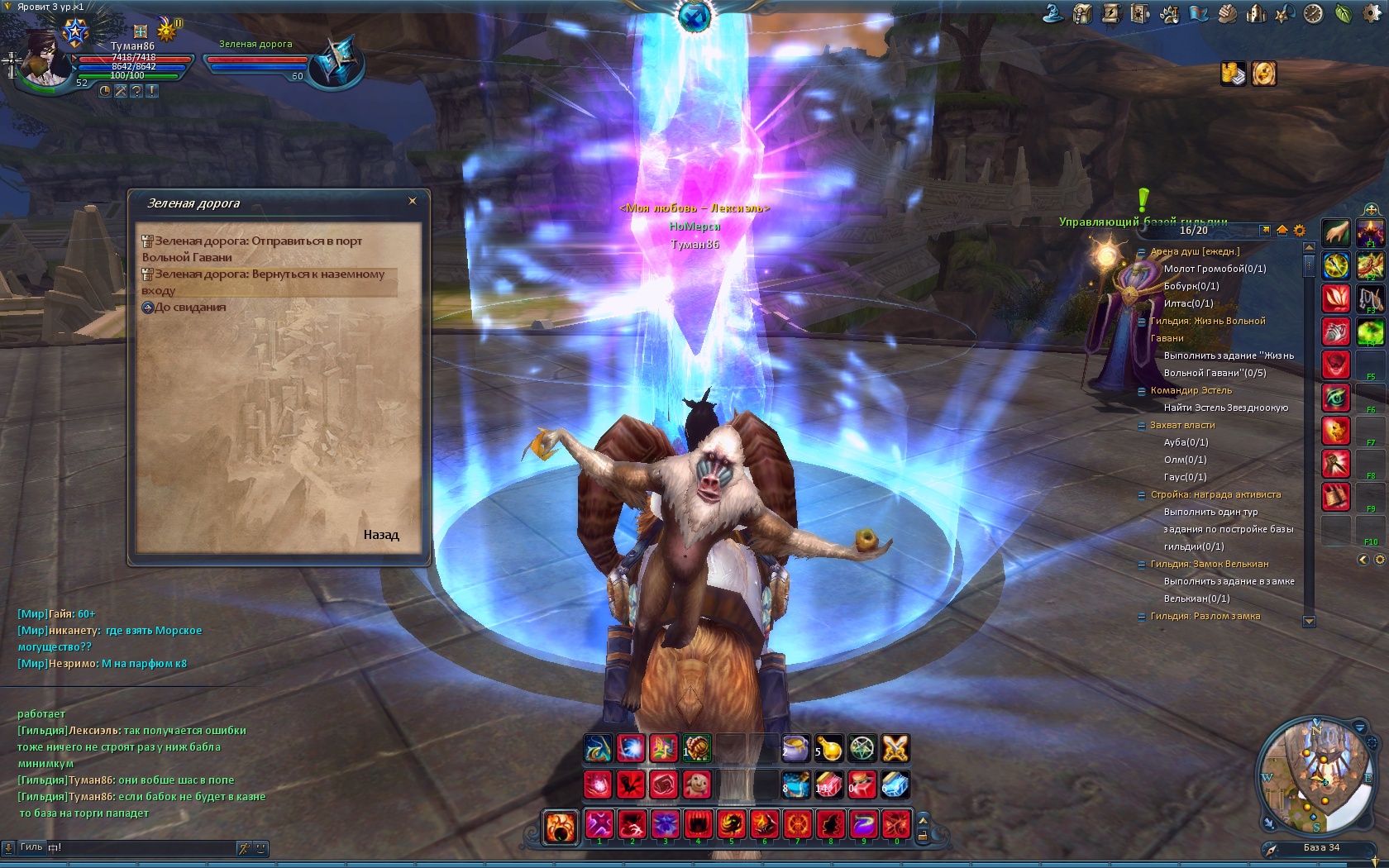Open the backpack inventory icon
The height and width of the screenshot is (868, 1389).
[x=1082, y=13]
